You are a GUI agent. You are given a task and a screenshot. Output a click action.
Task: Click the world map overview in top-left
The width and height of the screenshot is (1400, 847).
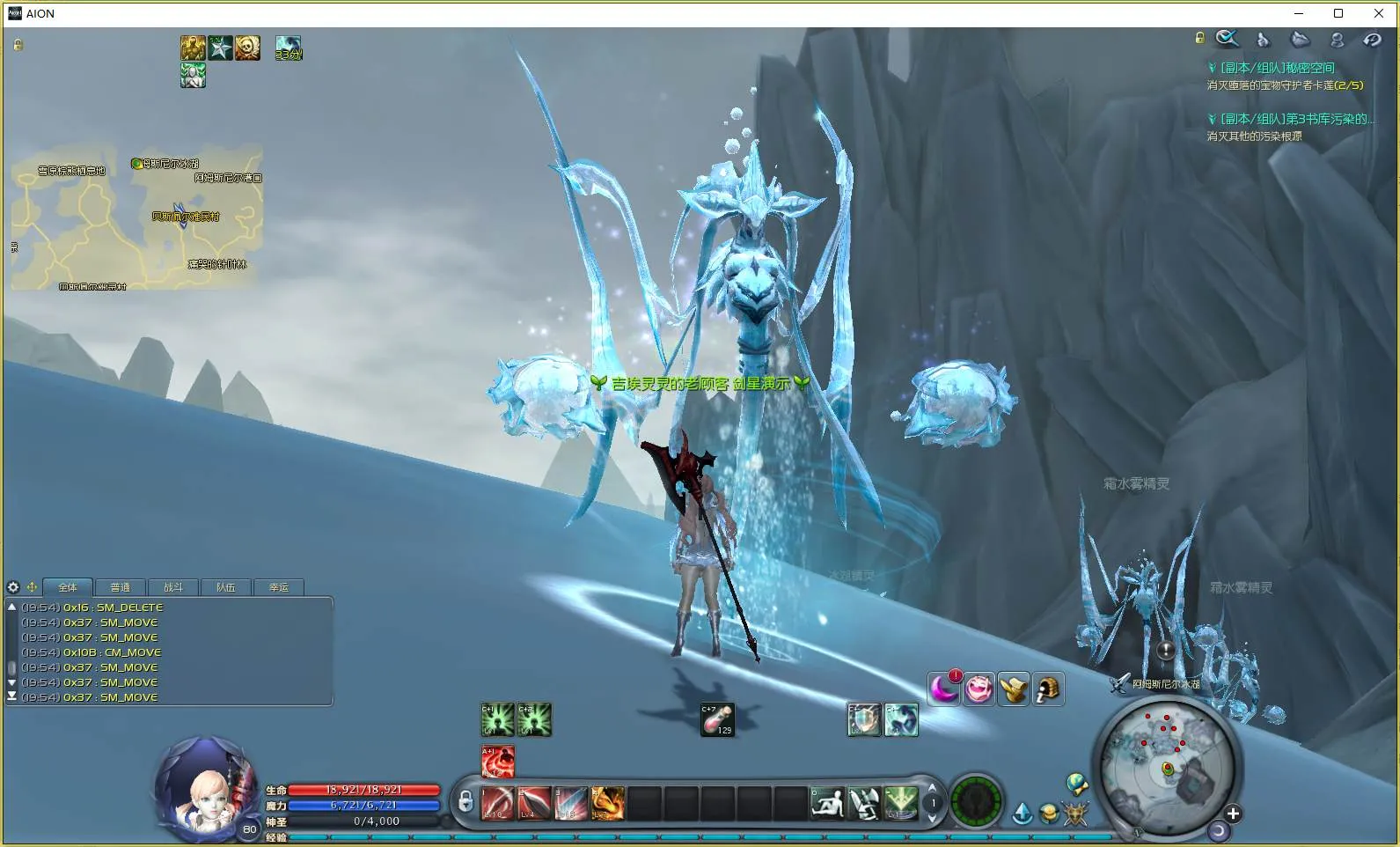136,220
